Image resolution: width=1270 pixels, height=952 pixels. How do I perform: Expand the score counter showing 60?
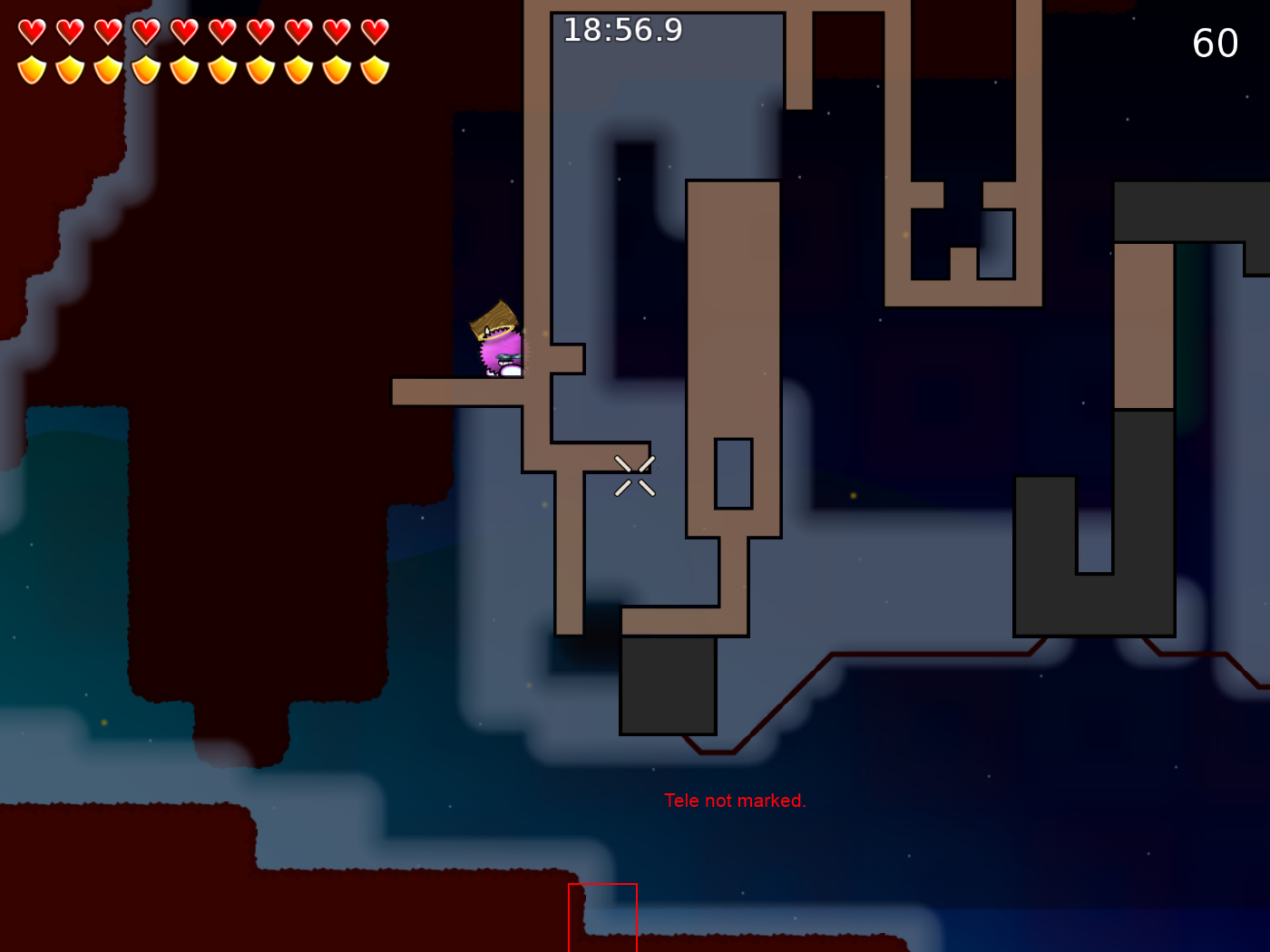point(1216,42)
